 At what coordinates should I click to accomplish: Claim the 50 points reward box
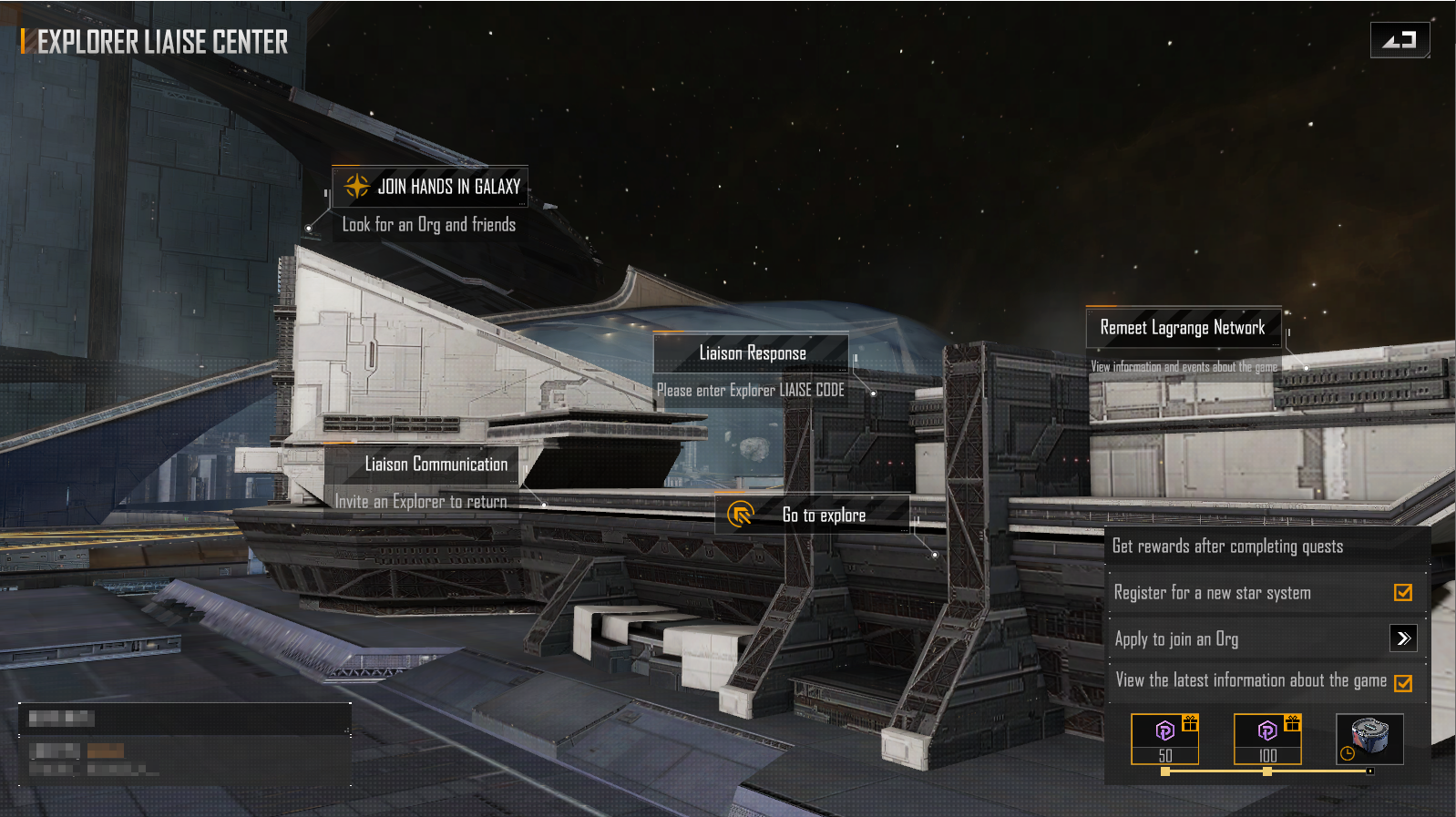(1165, 738)
